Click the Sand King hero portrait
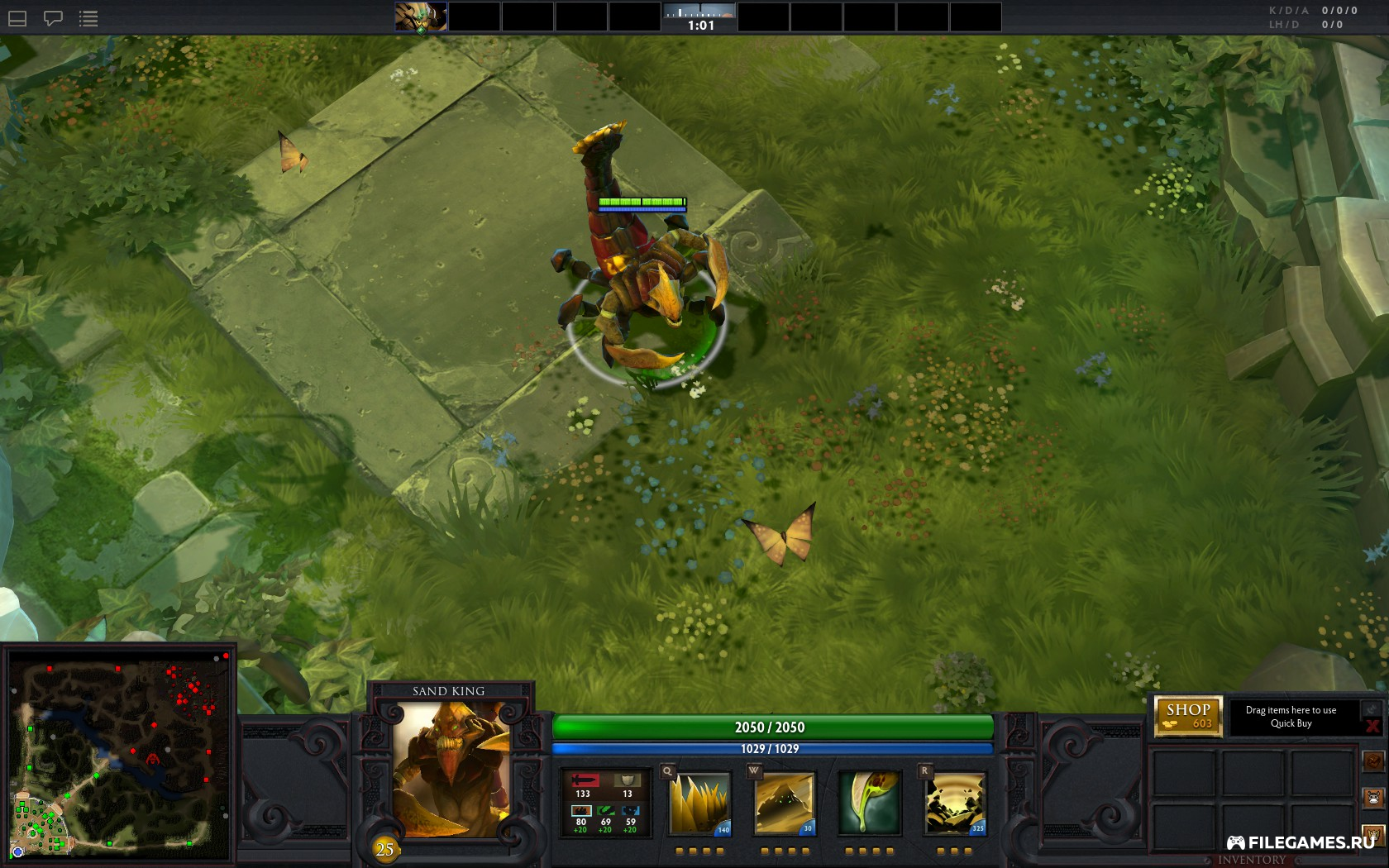 (451, 770)
